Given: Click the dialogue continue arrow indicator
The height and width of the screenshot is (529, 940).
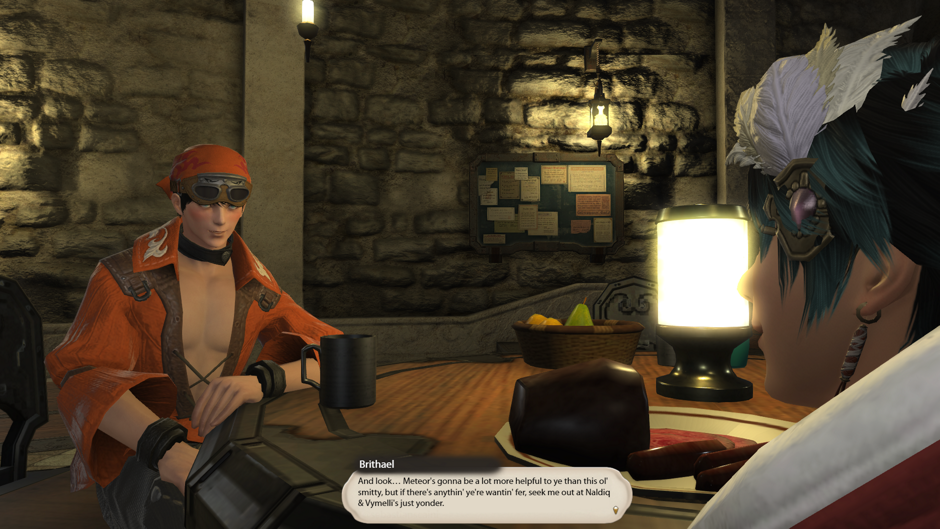Looking at the screenshot, I should click(x=615, y=510).
